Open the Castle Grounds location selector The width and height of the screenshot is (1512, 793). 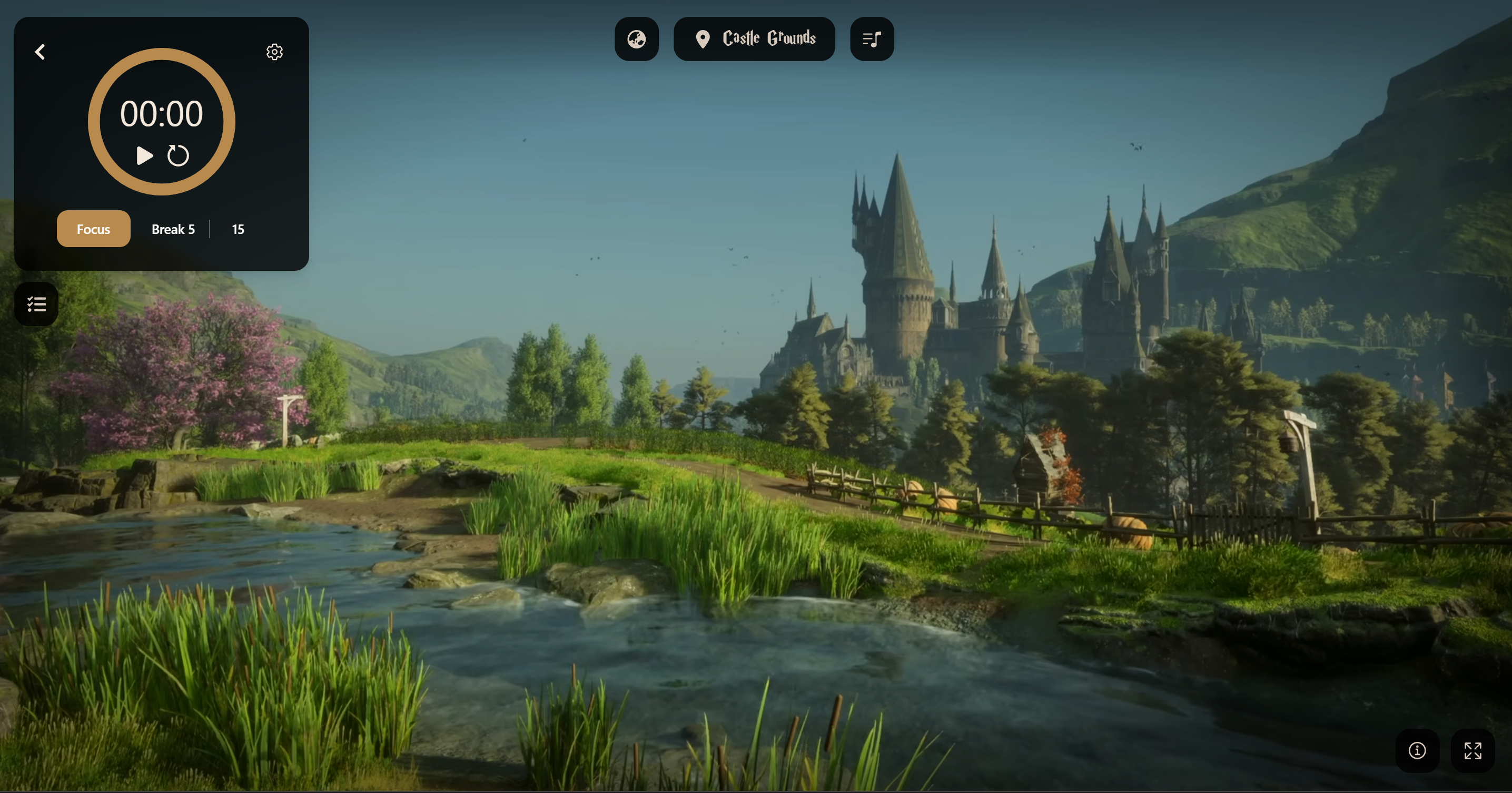pyautogui.click(x=754, y=40)
